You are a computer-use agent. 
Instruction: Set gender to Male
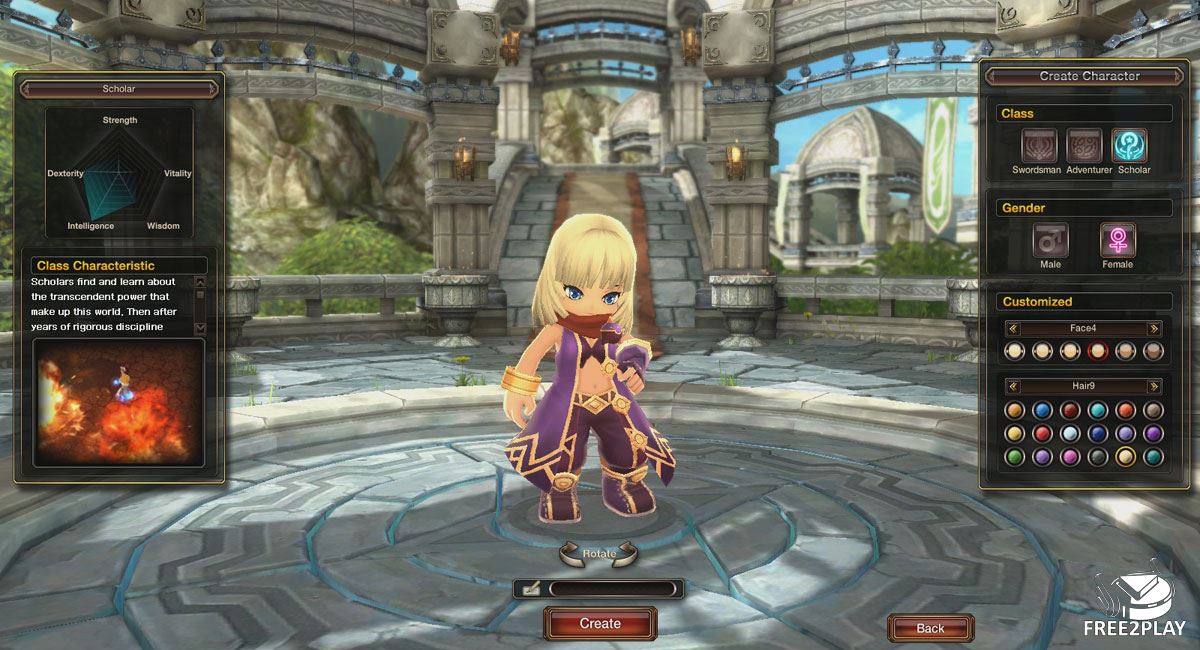[x=1050, y=241]
